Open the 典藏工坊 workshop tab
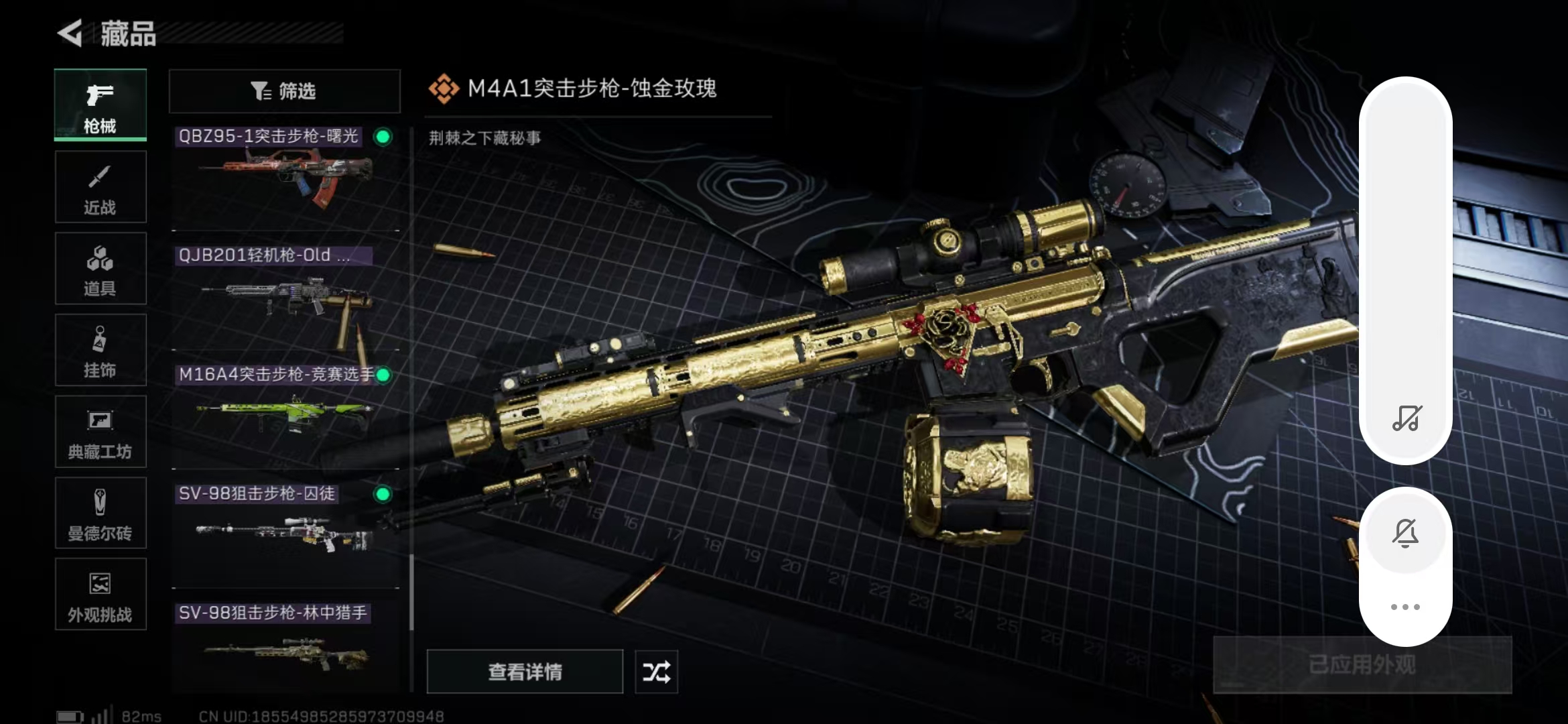 [x=101, y=432]
